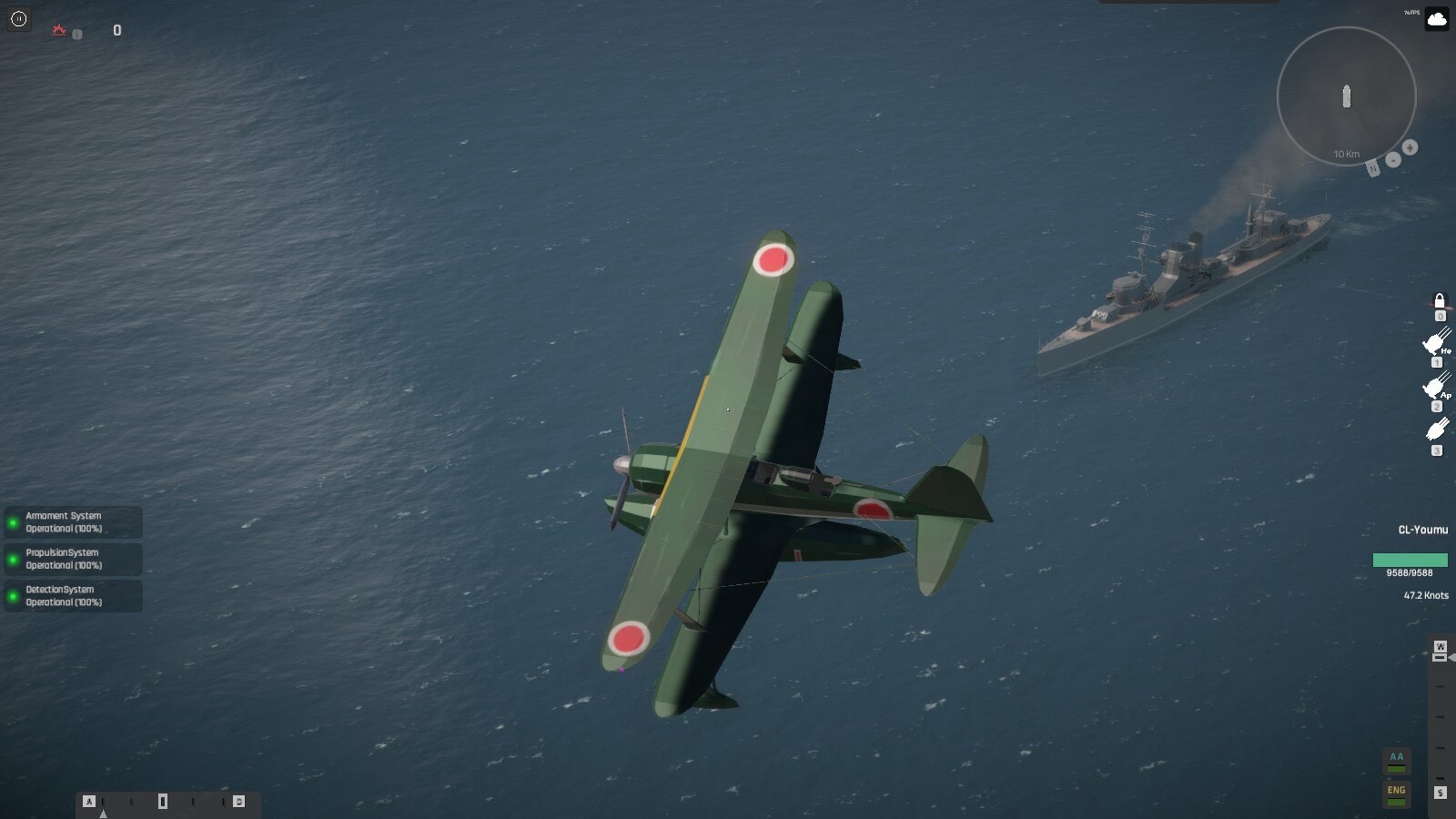This screenshot has height=819, width=1456.
Task: Zoom out the minimap with the minus button
Action: tap(1394, 160)
